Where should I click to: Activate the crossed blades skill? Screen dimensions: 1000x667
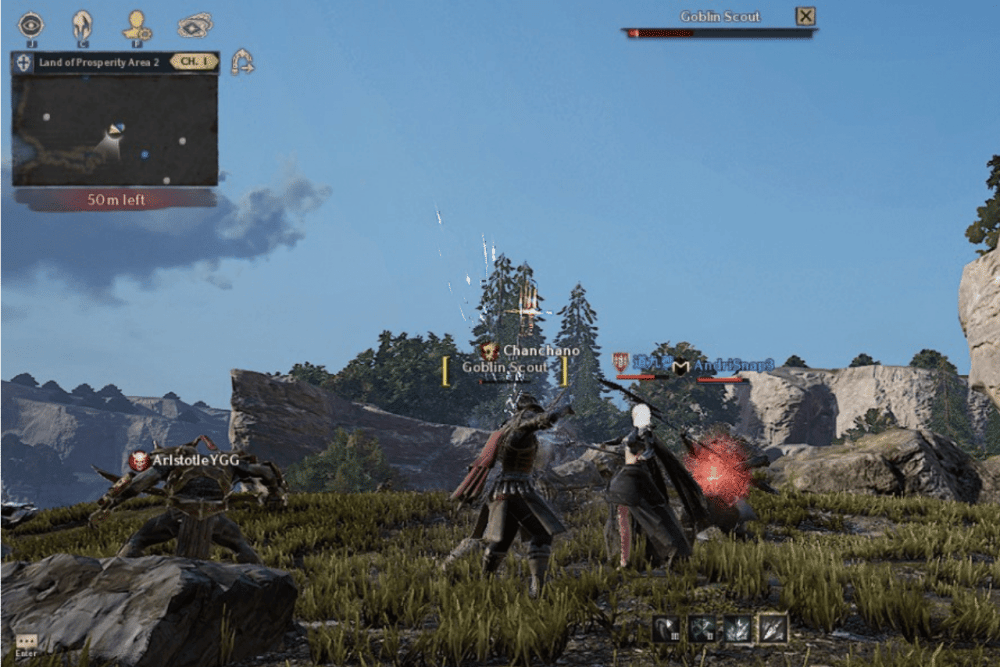pos(701,628)
